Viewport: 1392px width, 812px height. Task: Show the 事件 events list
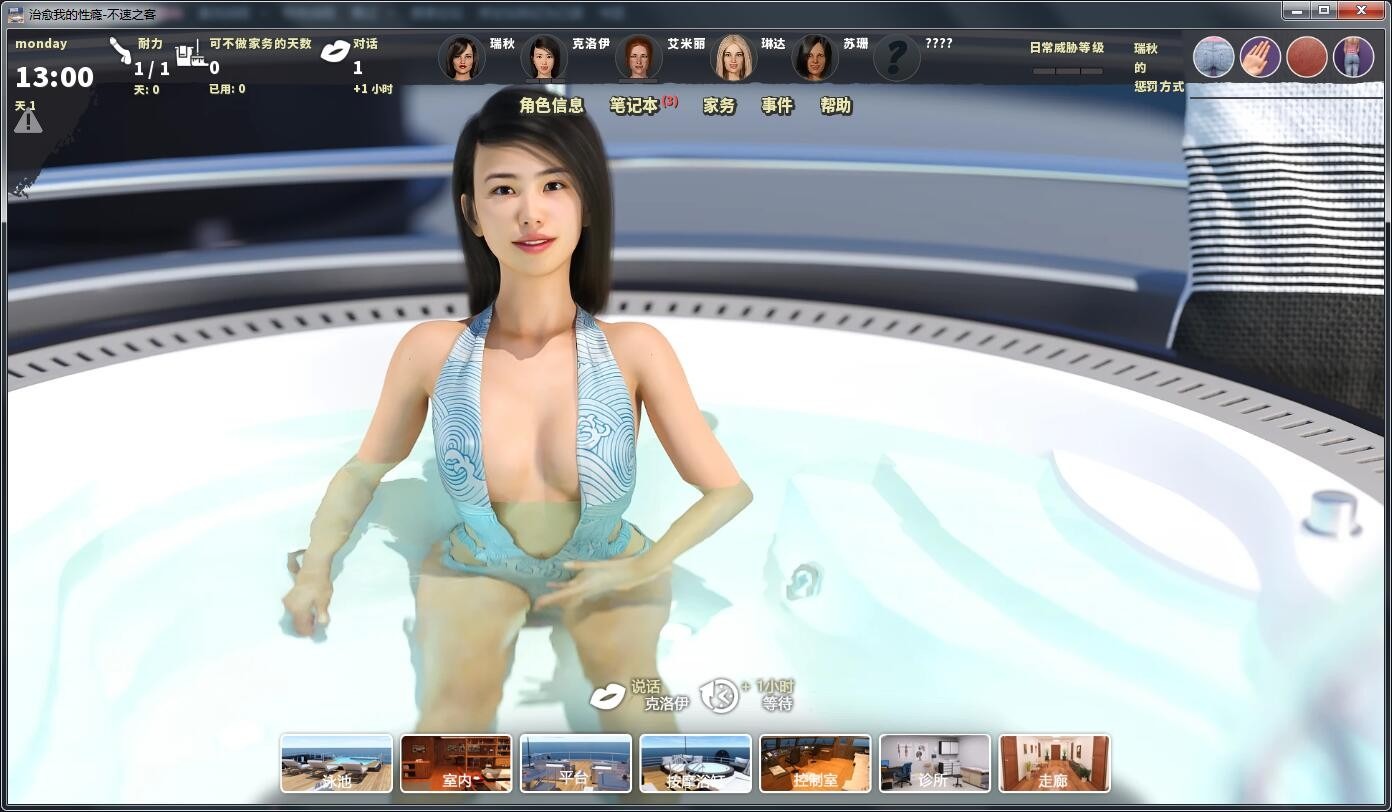777,106
